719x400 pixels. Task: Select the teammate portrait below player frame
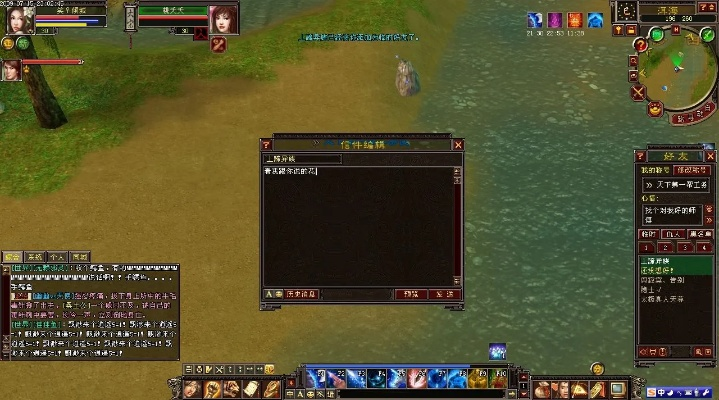11,70
